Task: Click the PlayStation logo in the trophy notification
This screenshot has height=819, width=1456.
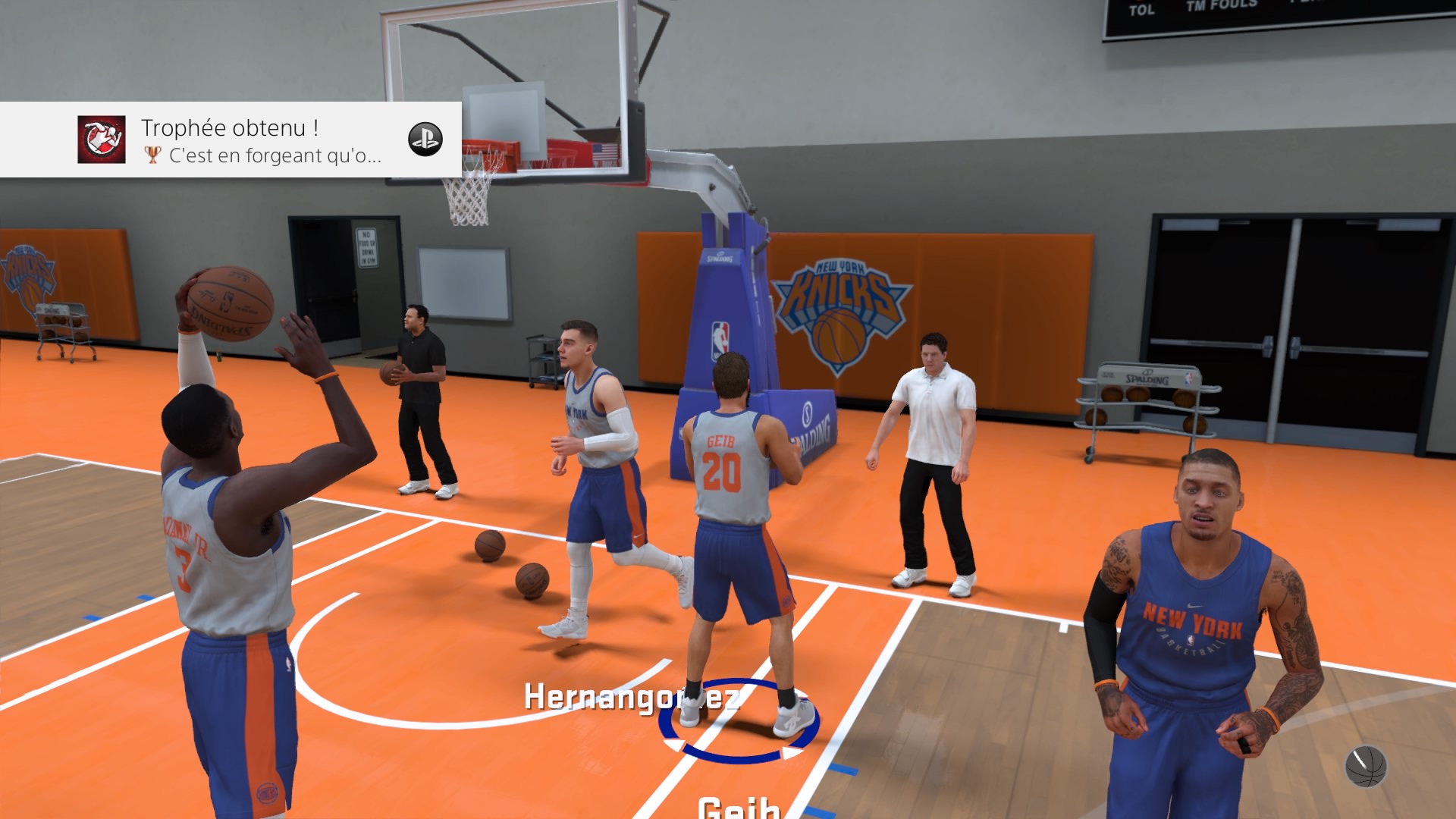Action: 425,140
